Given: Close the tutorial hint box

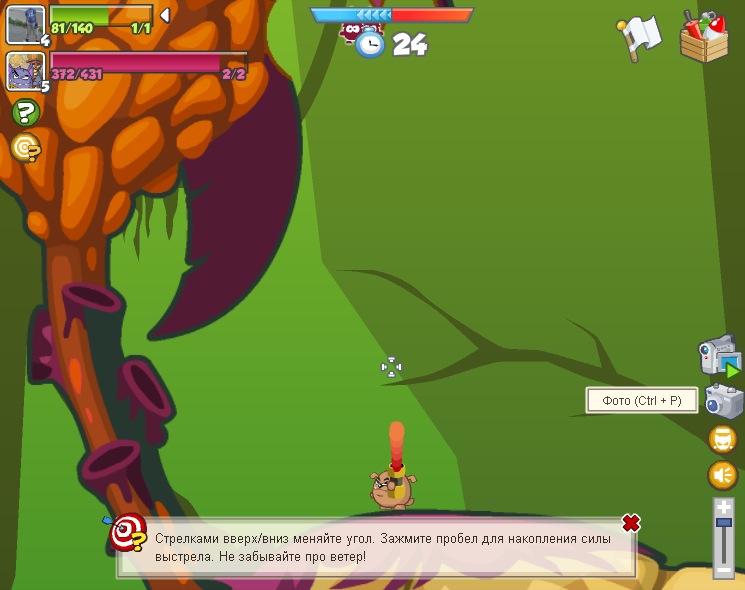Looking at the screenshot, I should click(x=630, y=523).
